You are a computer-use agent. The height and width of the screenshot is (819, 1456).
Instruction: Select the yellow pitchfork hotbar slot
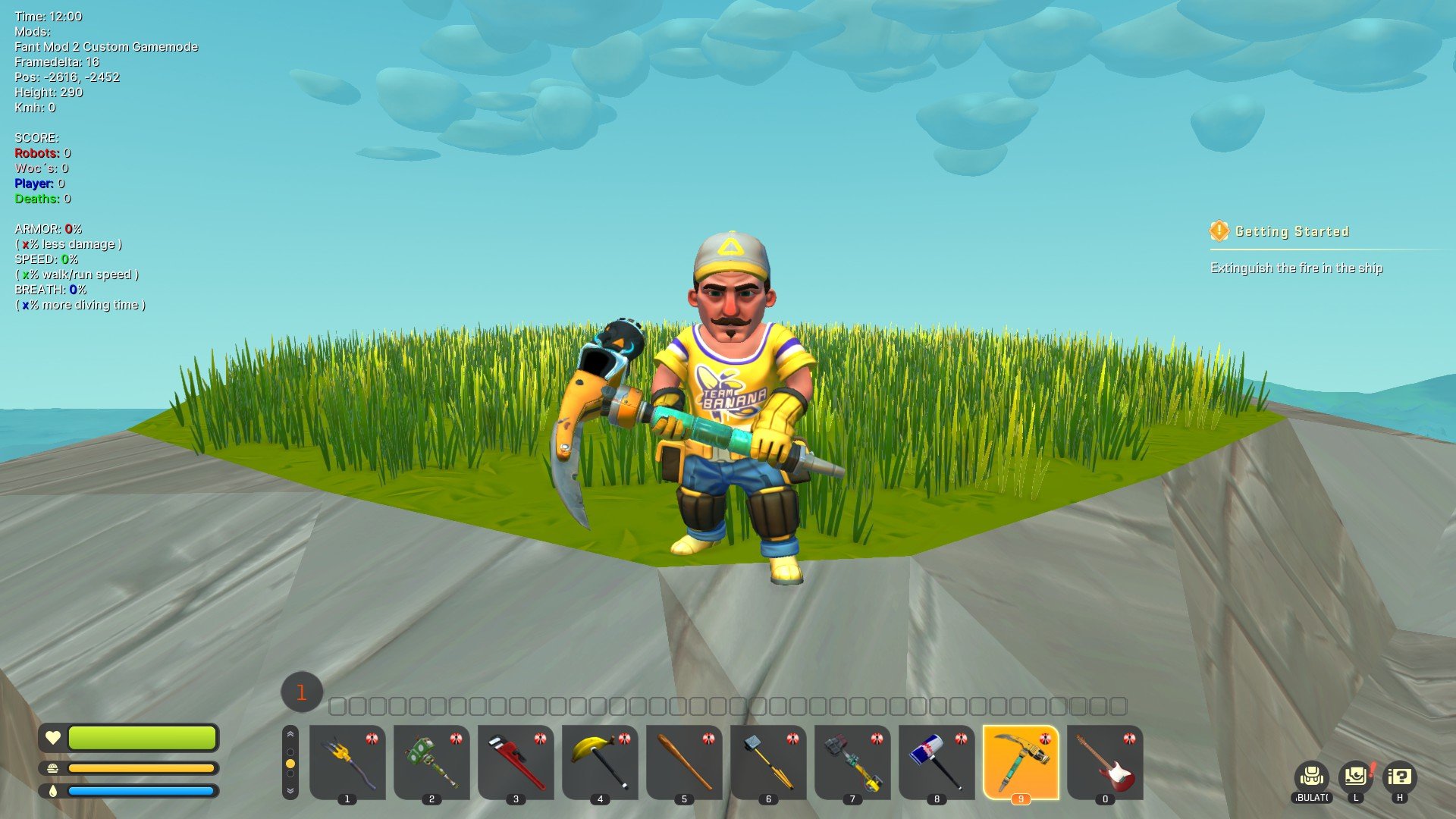[347, 761]
